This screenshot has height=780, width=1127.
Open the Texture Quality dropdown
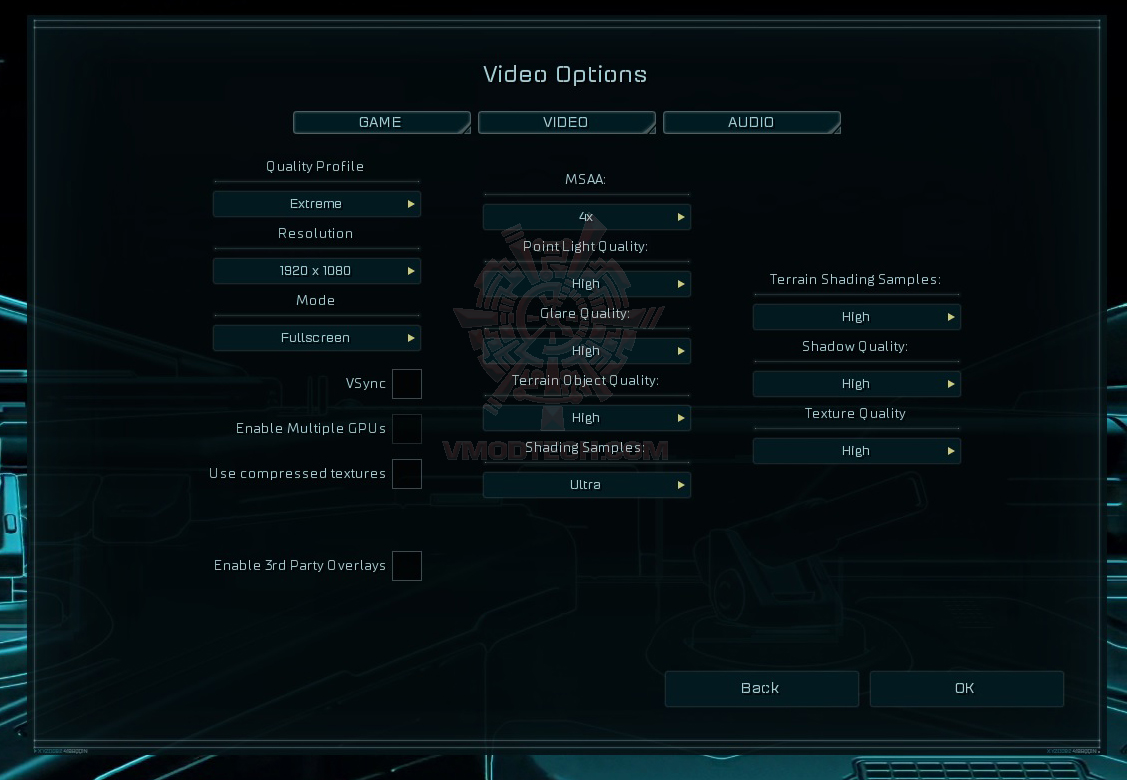856,451
